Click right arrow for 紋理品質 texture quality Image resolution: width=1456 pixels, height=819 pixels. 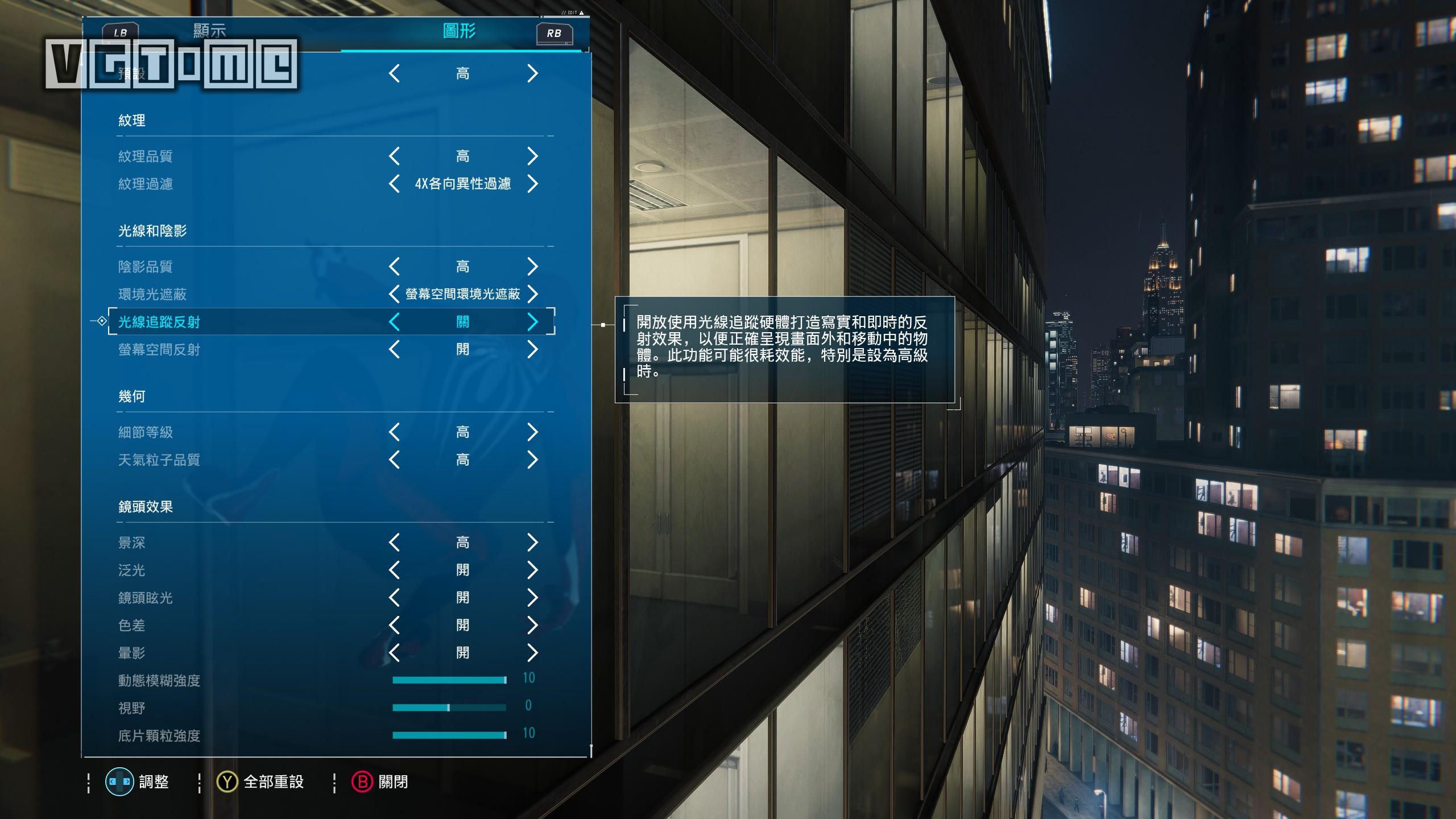tap(532, 156)
